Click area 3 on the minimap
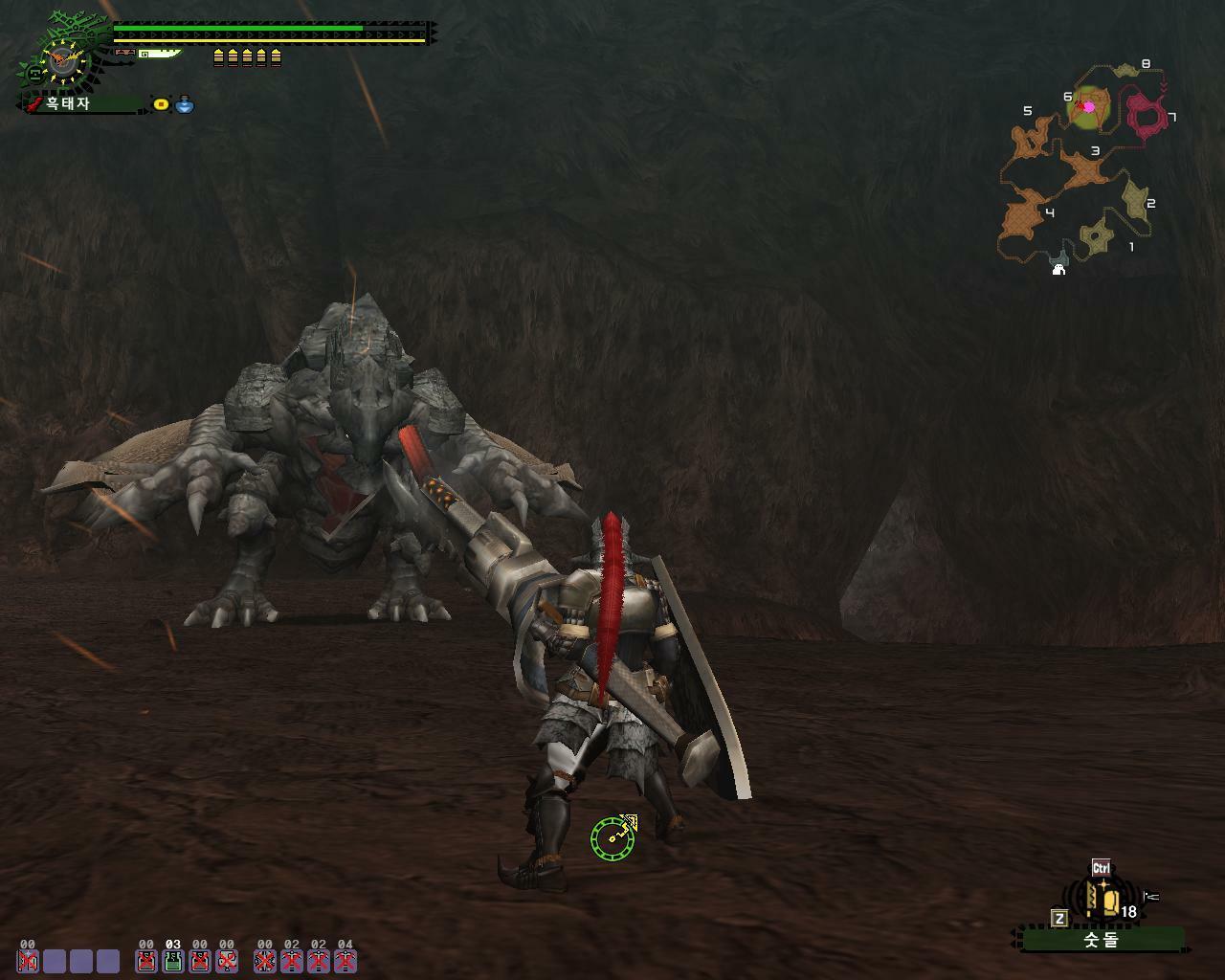This screenshot has height=980, width=1225. tap(1085, 170)
